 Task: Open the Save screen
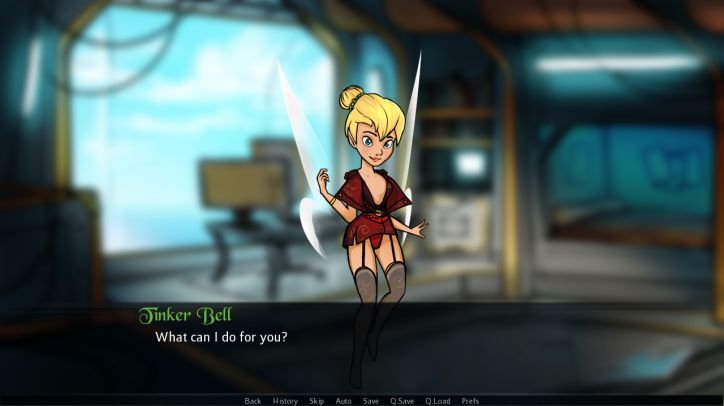(371, 401)
